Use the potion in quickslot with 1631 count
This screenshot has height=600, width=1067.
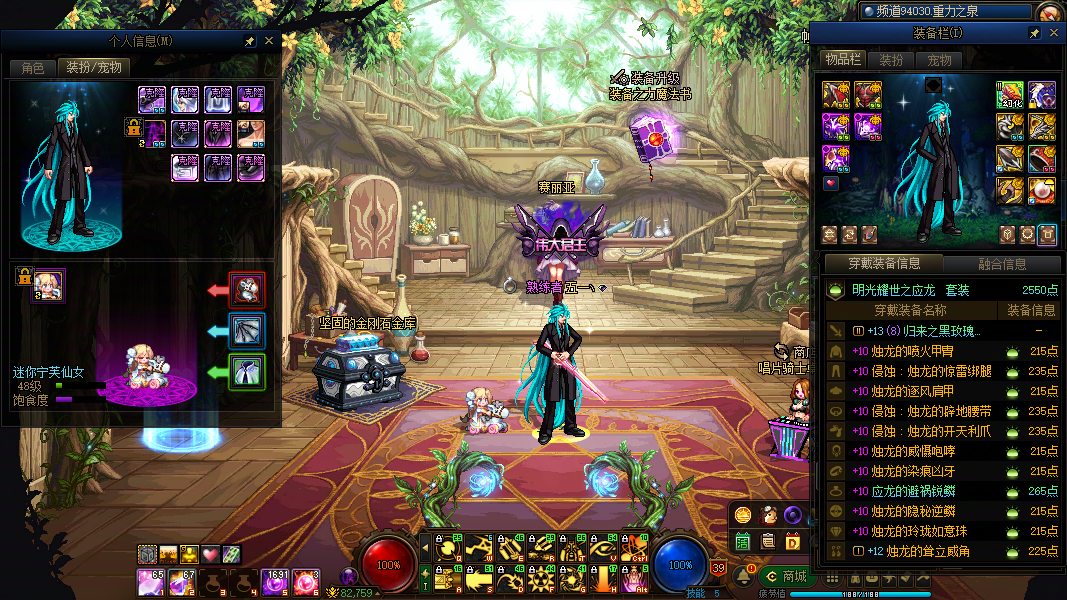coord(275,581)
